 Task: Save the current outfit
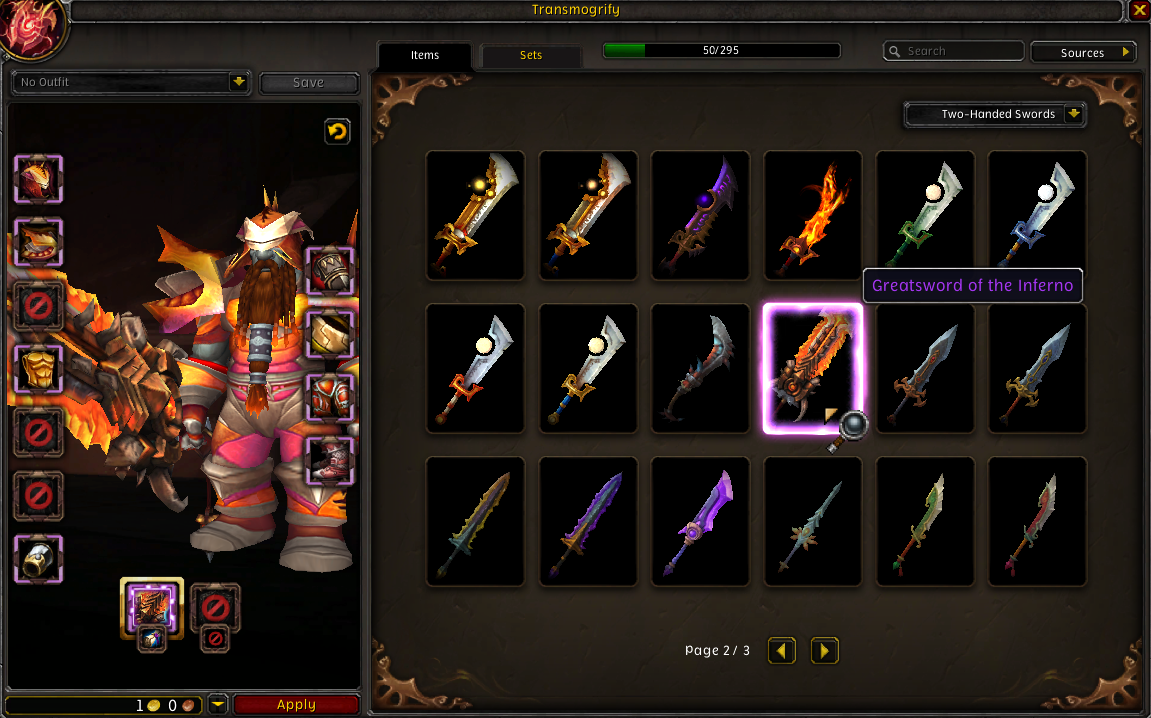(308, 83)
